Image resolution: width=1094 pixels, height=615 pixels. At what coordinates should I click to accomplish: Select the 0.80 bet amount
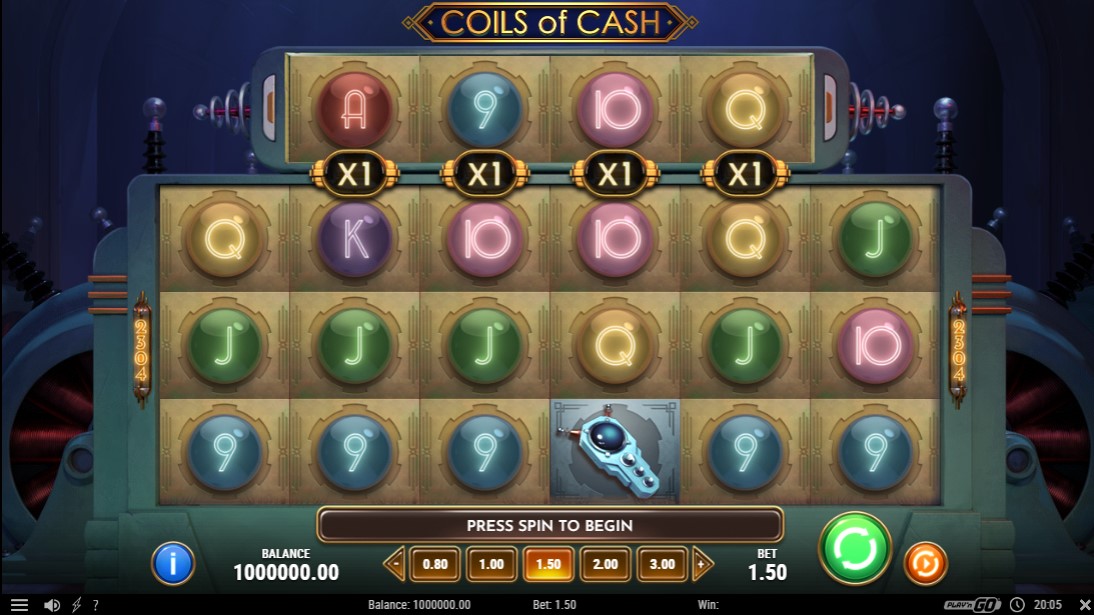pos(435,564)
